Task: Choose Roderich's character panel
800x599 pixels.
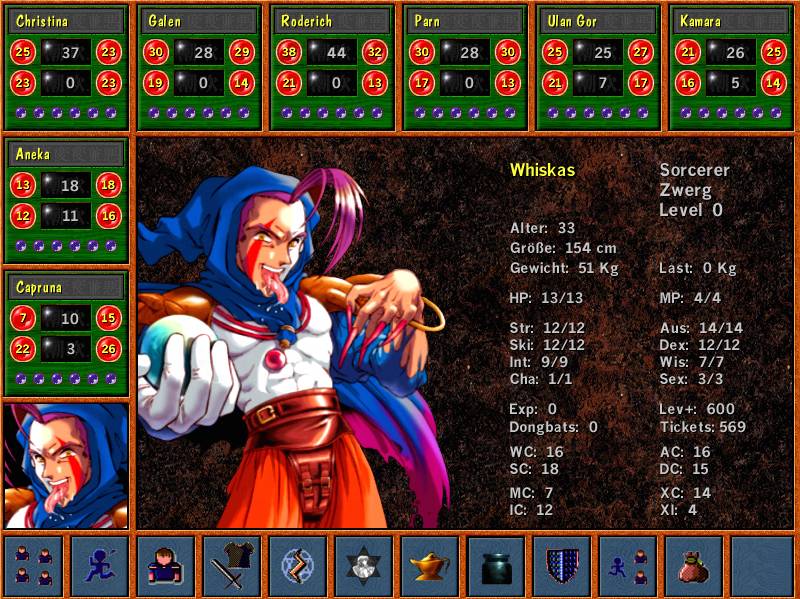Action: (332, 67)
